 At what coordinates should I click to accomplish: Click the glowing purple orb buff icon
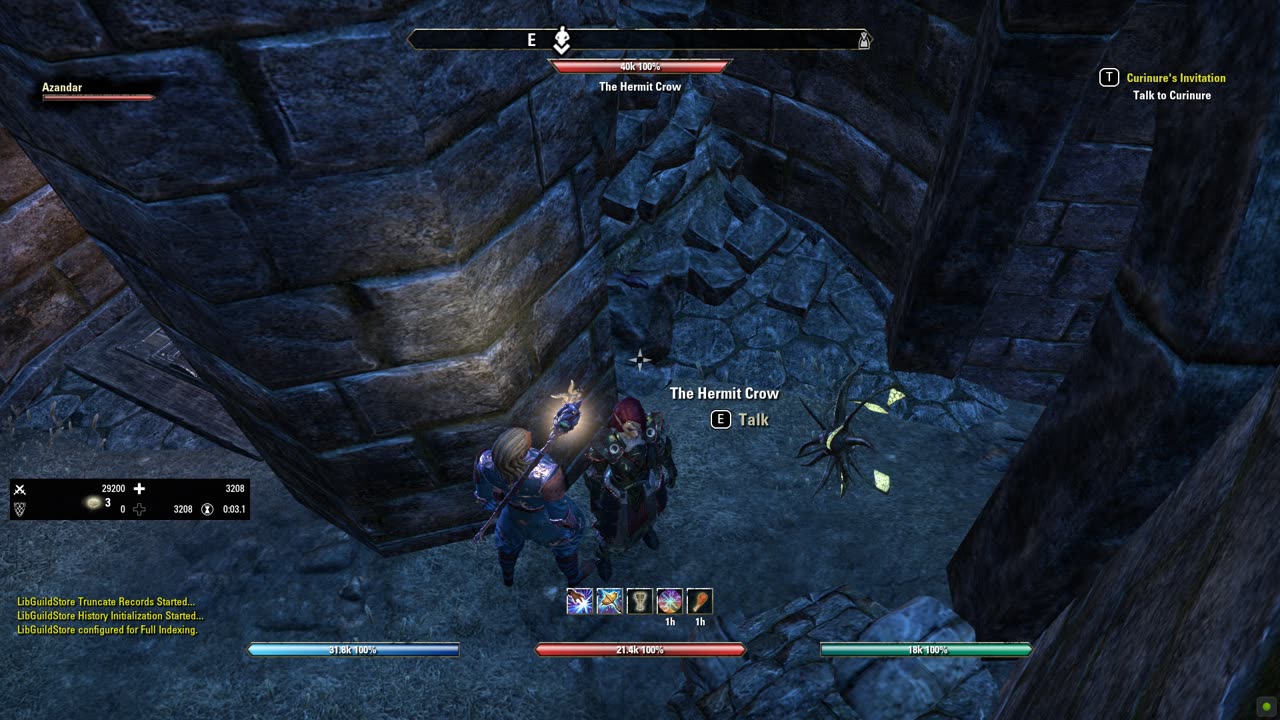click(670, 601)
